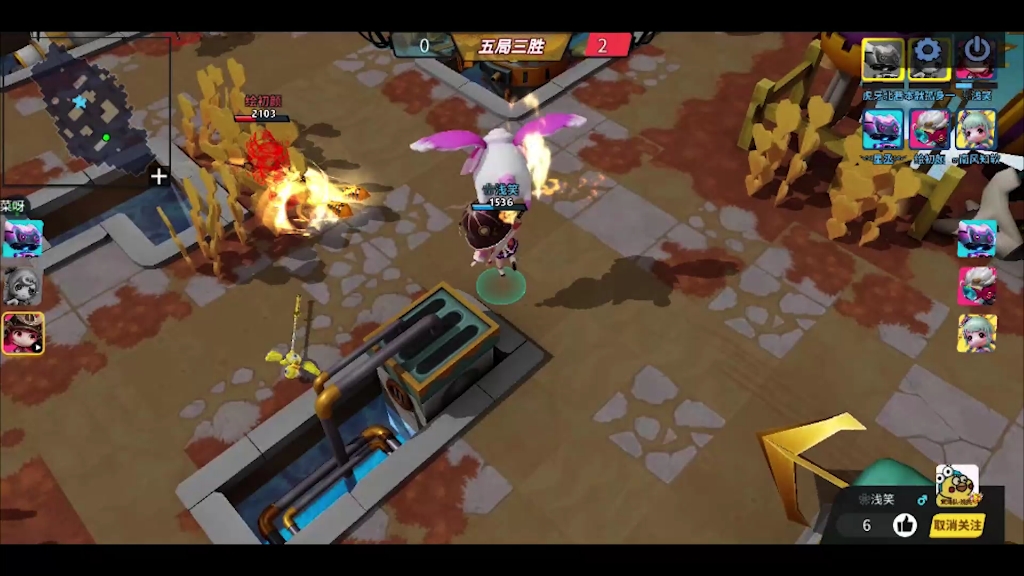The image size is (1024, 576).
Task: Open the gear settings menu
Action: coord(928,52)
